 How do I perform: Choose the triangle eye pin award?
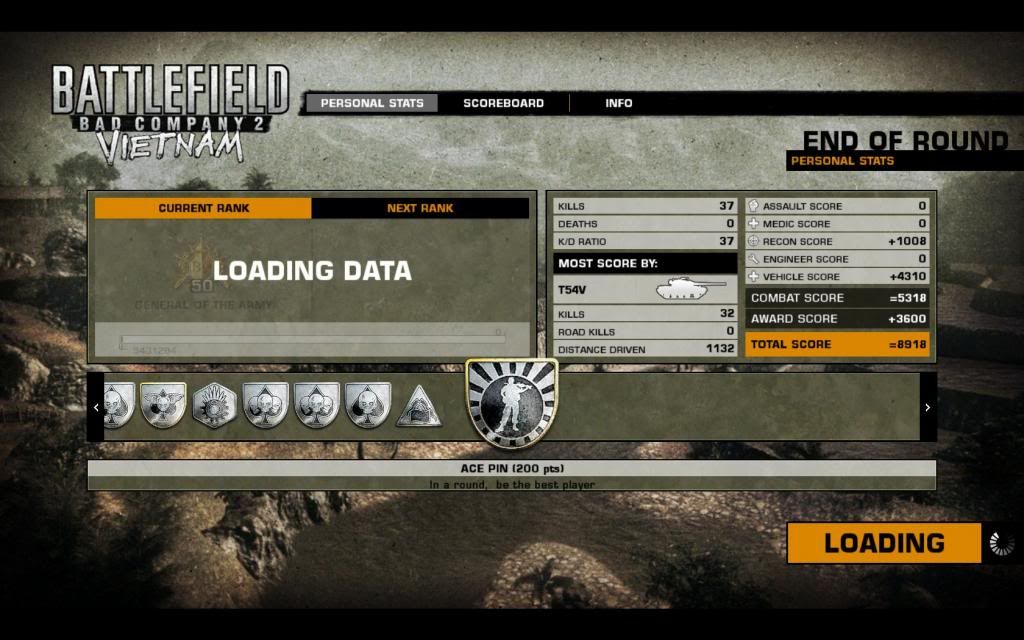tap(418, 406)
